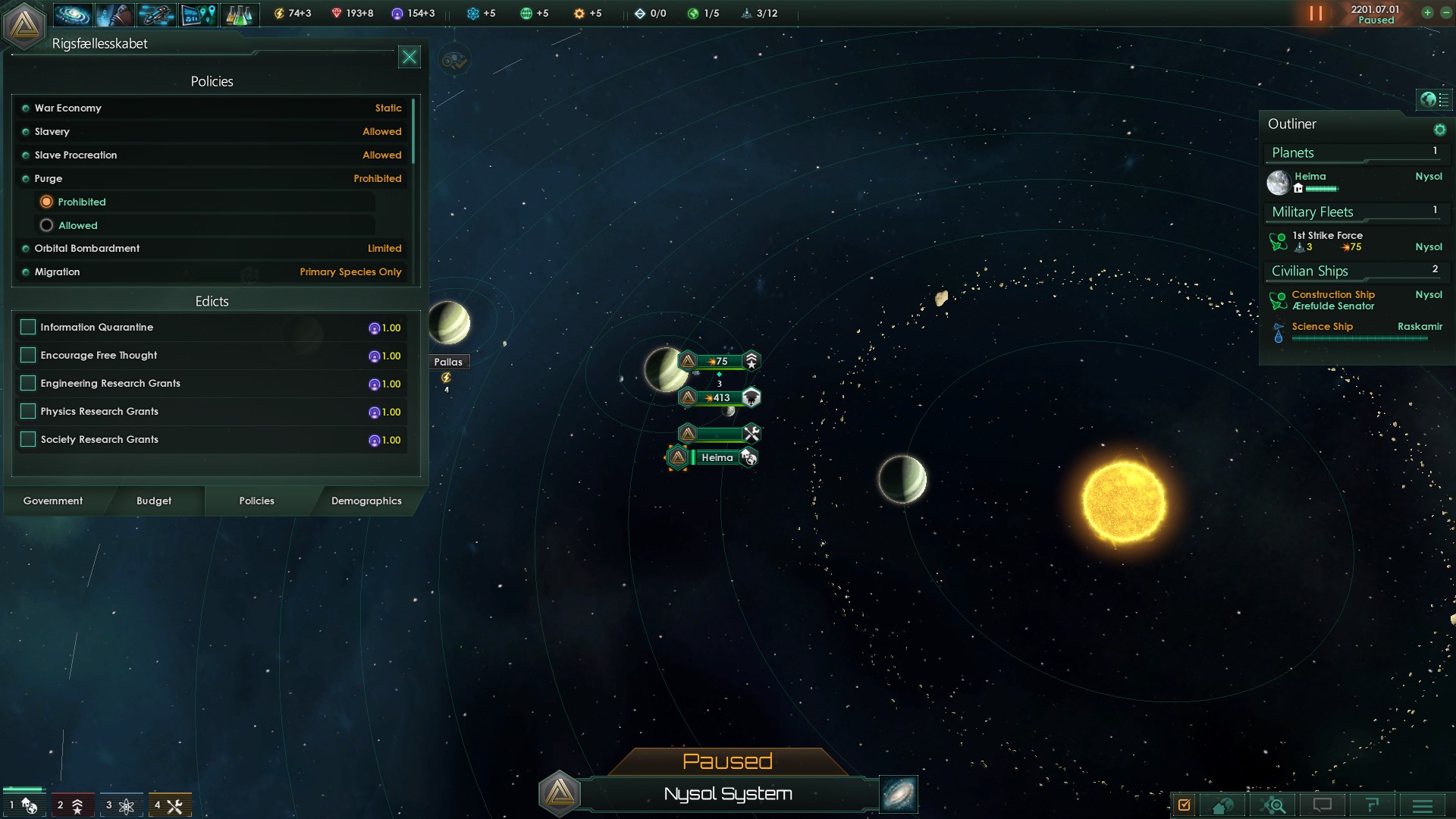Image resolution: width=1456 pixels, height=819 pixels.
Task: Expand the War Economy policy row
Action: click(x=212, y=108)
